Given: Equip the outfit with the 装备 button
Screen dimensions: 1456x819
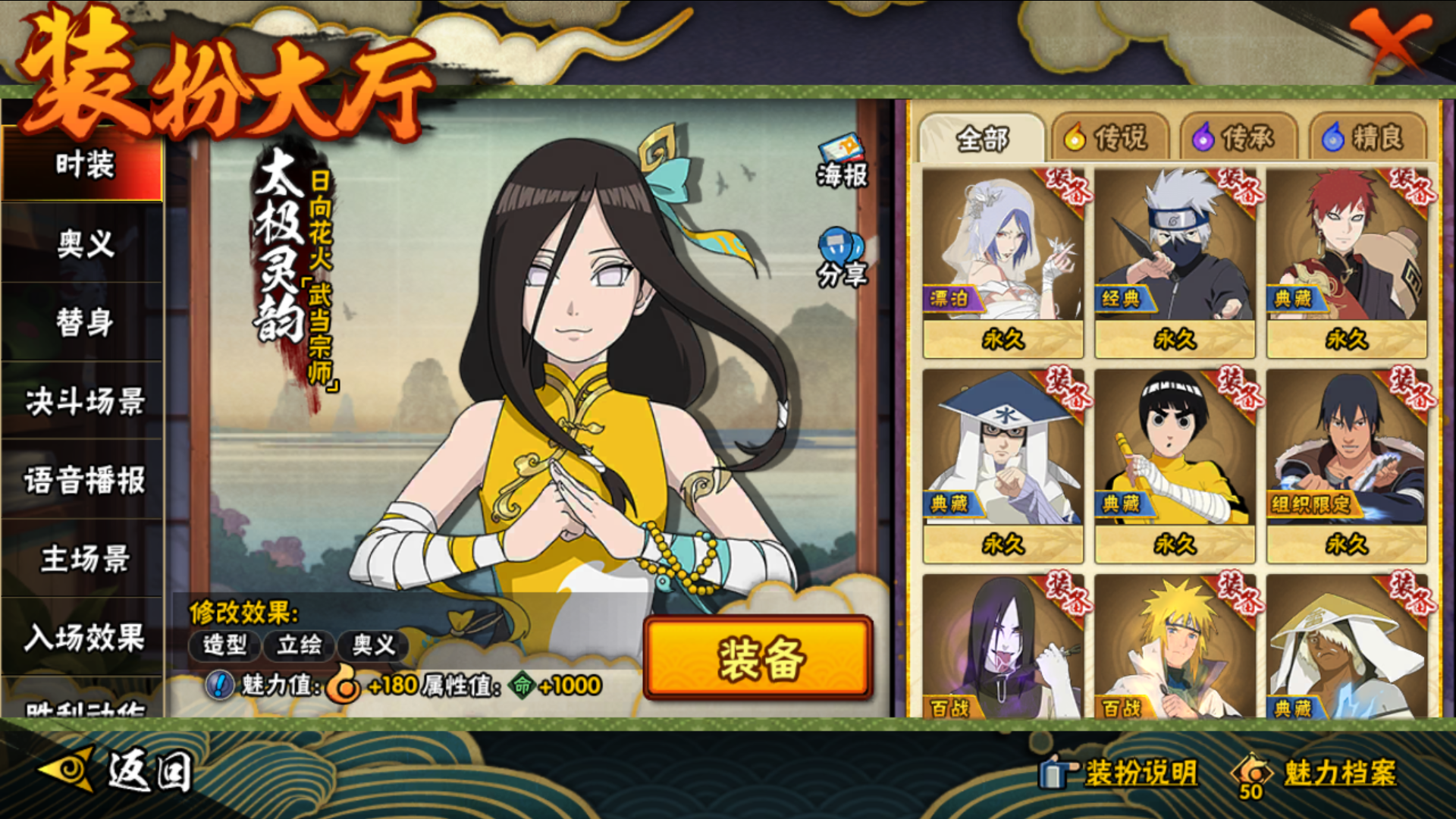Looking at the screenshot, I should (758, 657).
